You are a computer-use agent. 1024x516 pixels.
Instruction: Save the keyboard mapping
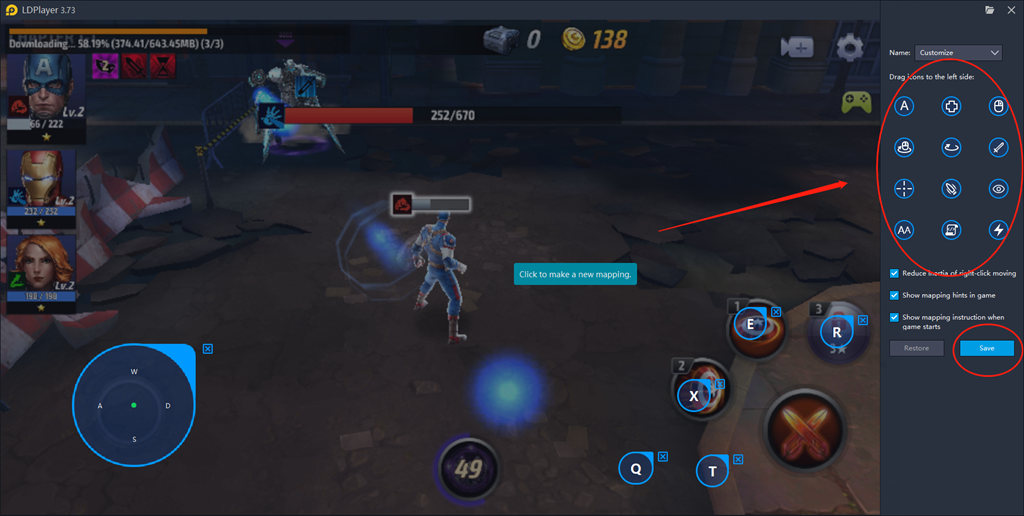(986, 348)
